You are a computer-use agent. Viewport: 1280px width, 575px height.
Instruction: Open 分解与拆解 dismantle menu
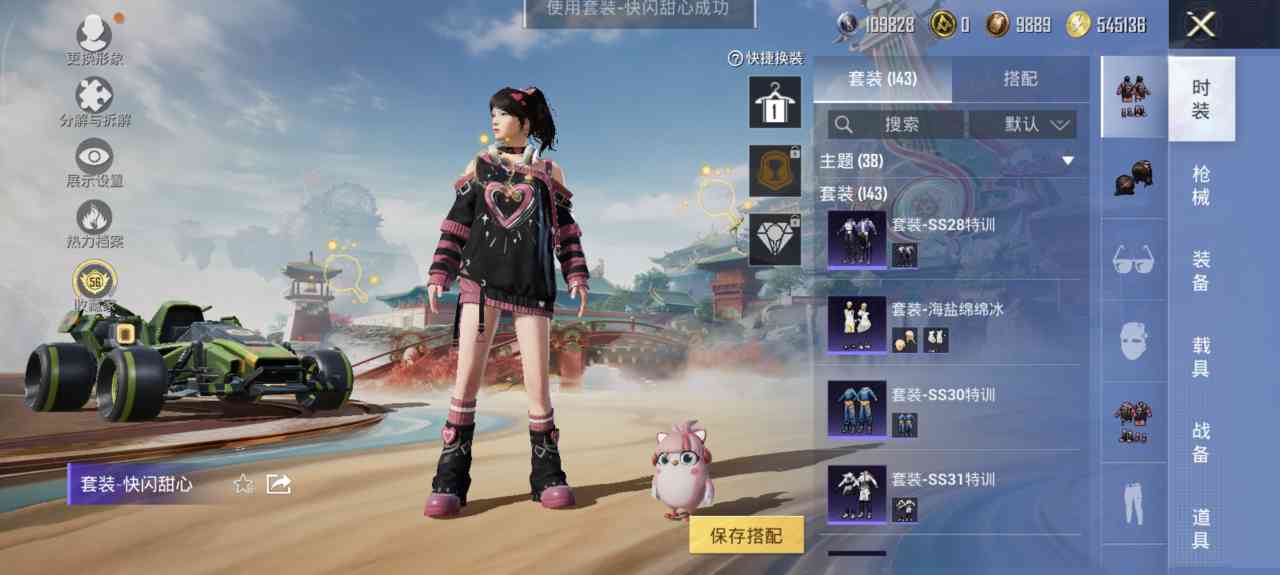tap(95, 101)
